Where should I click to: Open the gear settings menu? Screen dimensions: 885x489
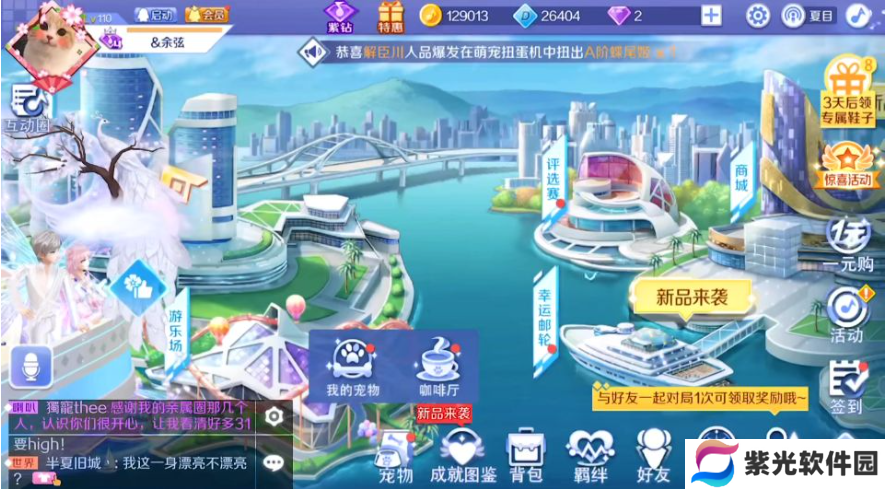pos(758,15)
